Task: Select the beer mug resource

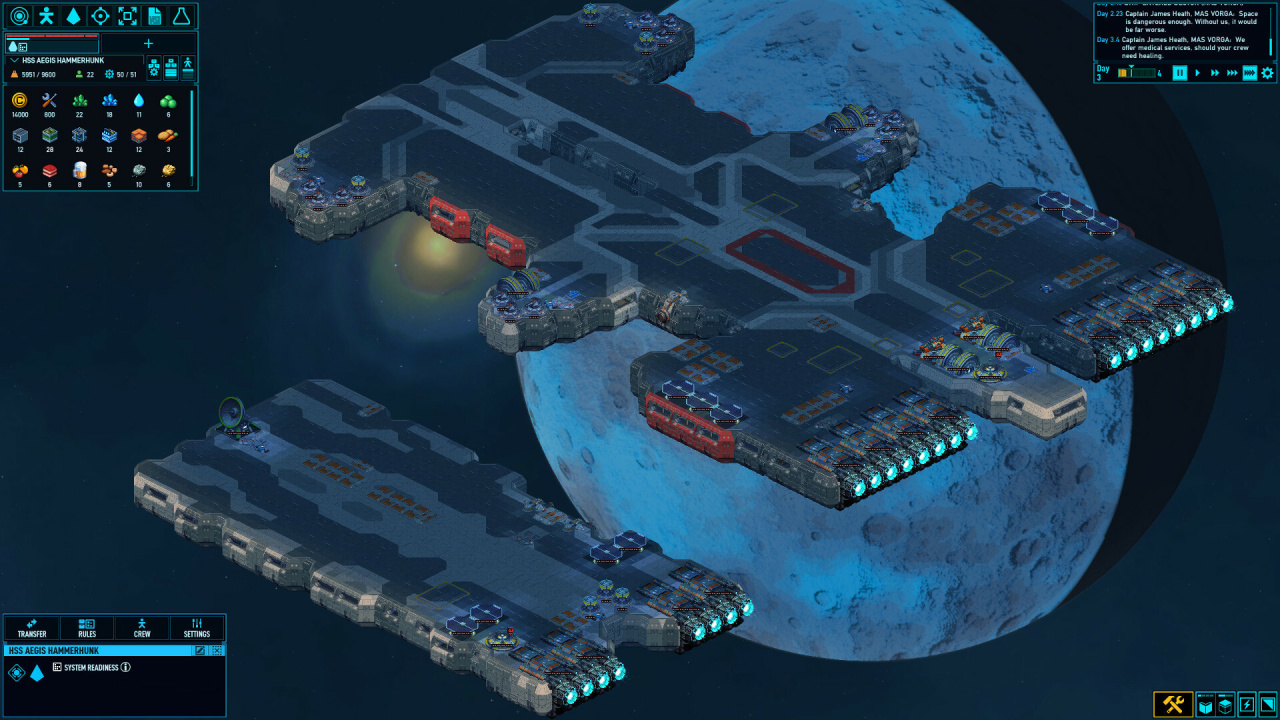Action: (x=79, y=170)
